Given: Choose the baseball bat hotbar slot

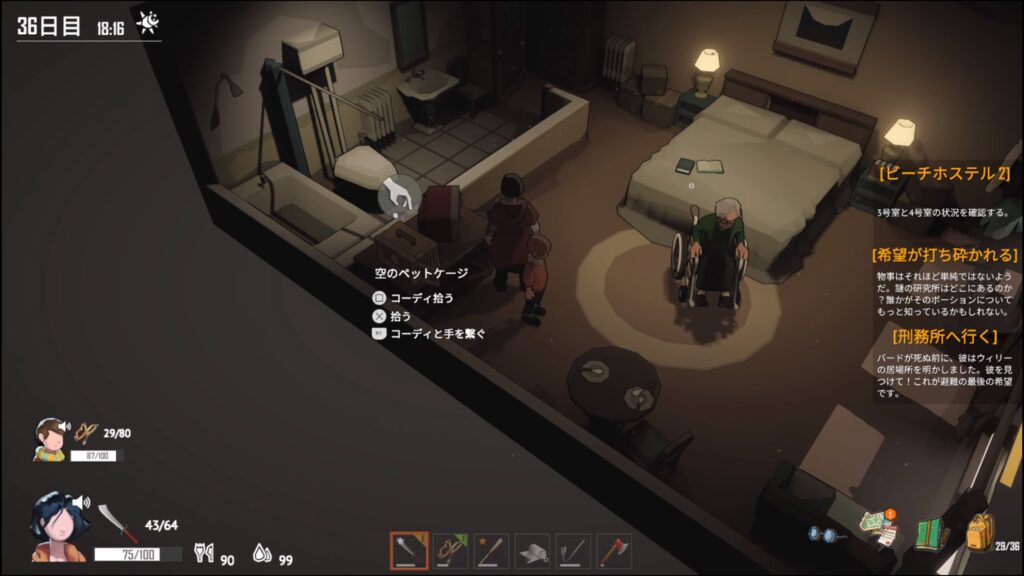Looking at the screenshot, I should (x=491, y=551).
